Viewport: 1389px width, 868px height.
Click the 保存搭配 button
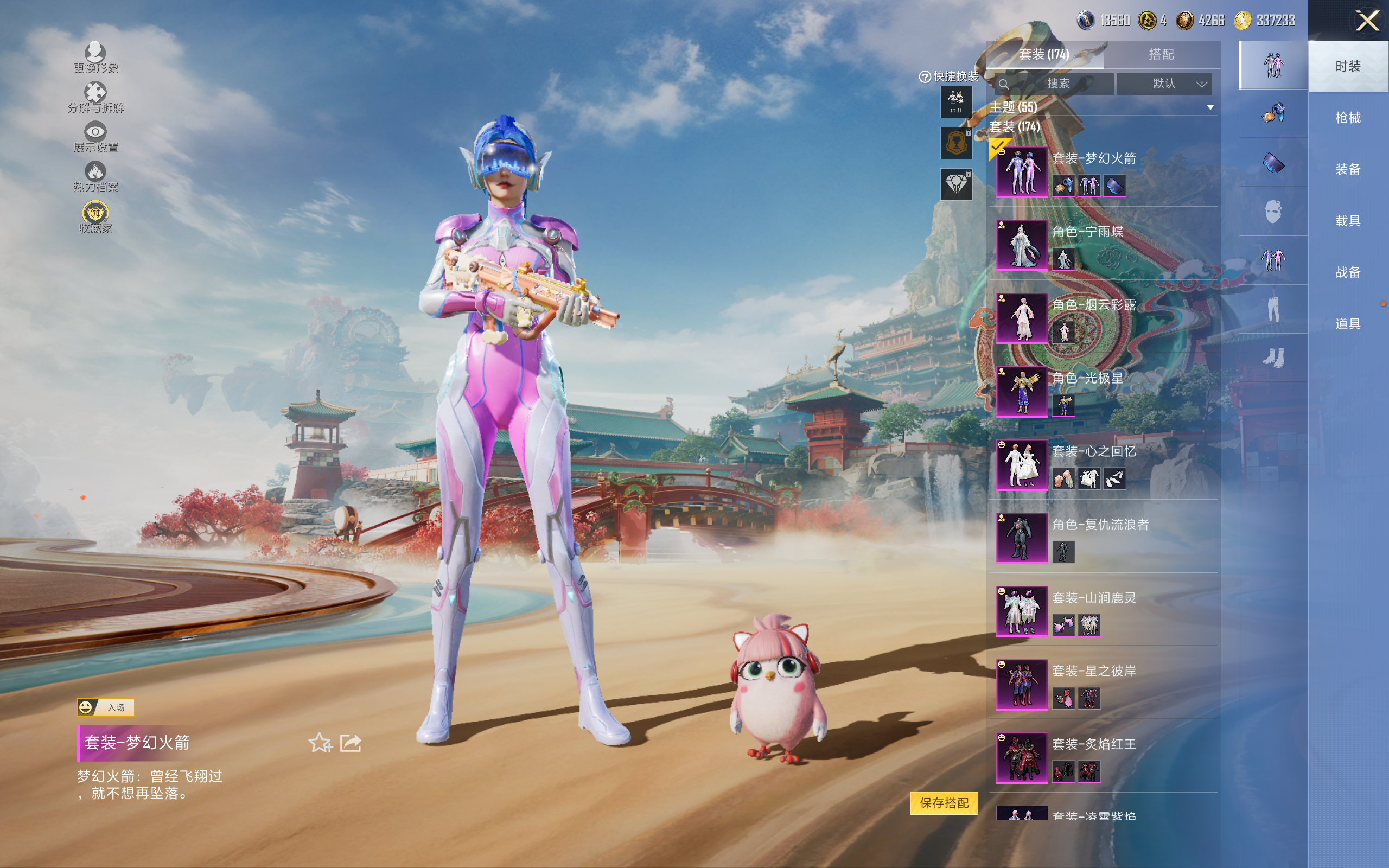944,802
